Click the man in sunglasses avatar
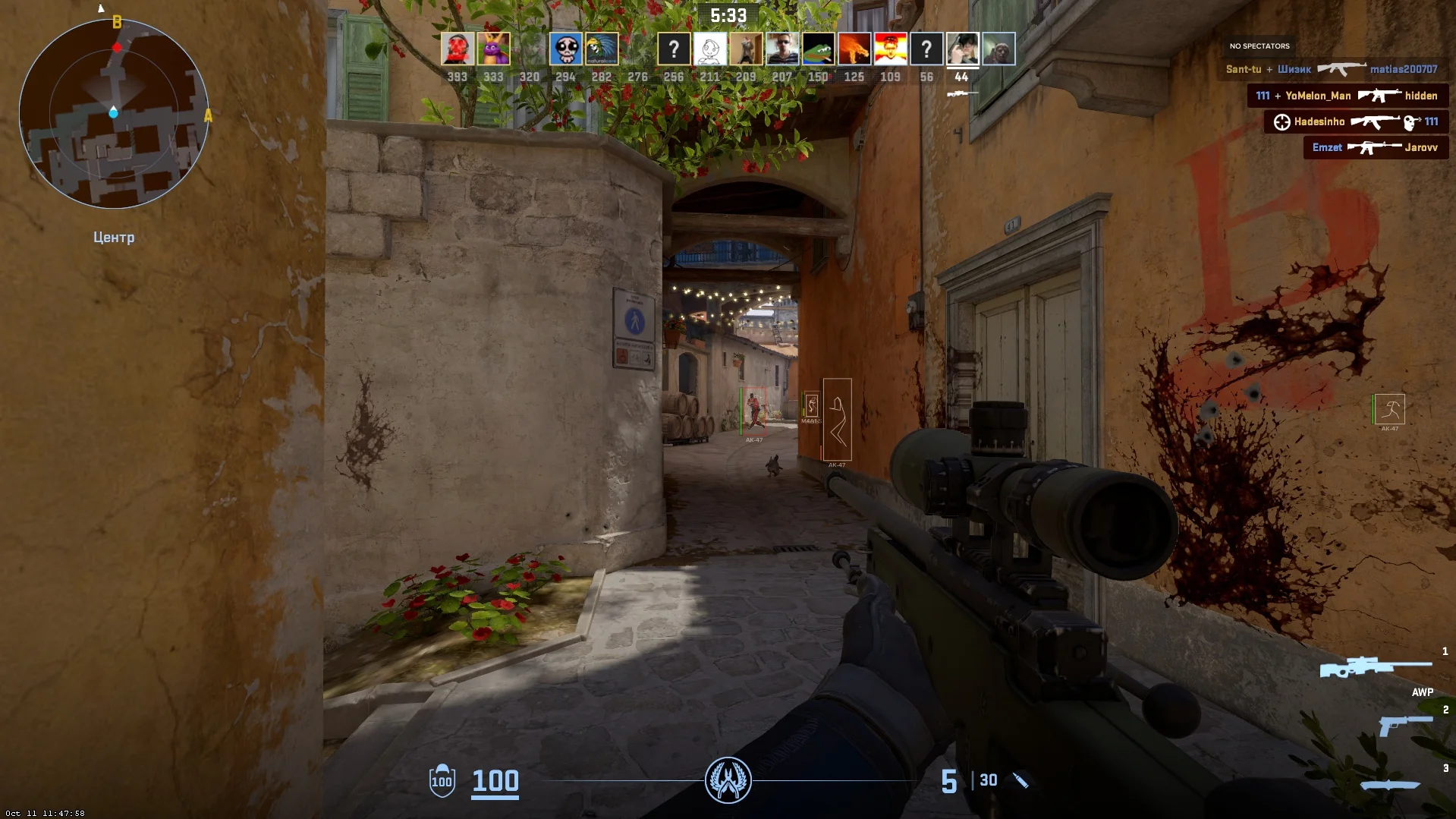Screen dimensions: 1456x819 pos(781,49)
